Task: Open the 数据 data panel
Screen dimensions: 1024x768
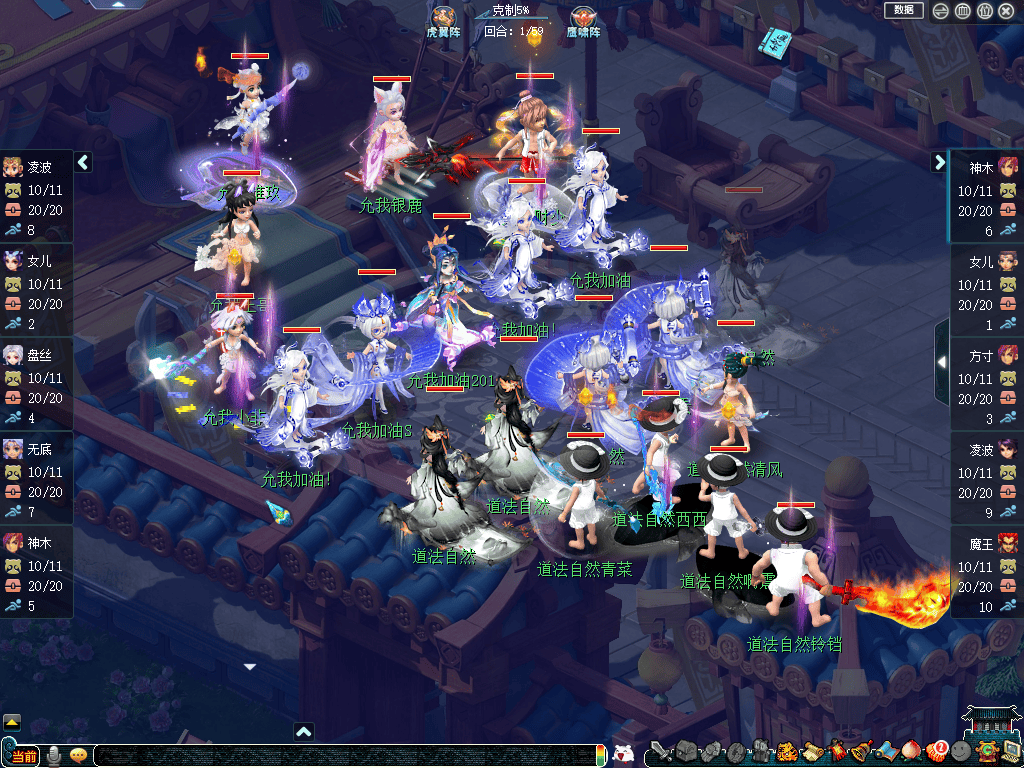Action: pyautogui.click(x=903, y=10)
